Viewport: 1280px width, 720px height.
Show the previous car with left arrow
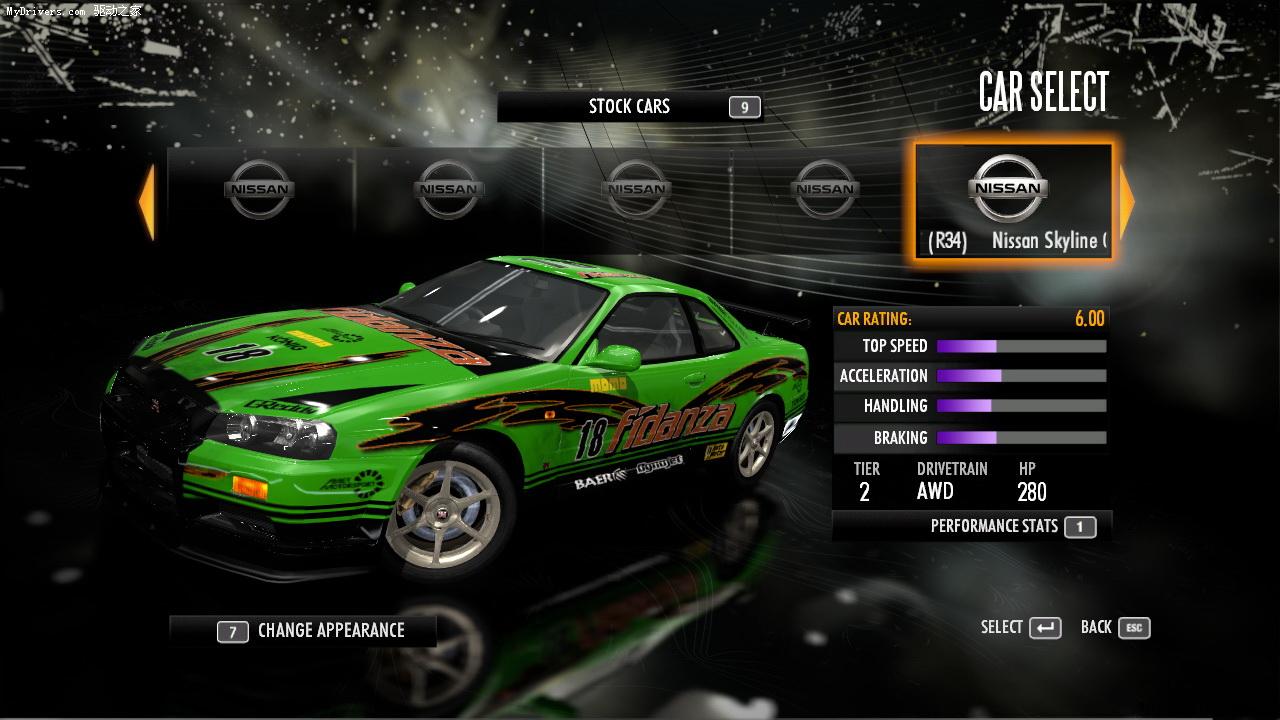(x=147, y=202)
